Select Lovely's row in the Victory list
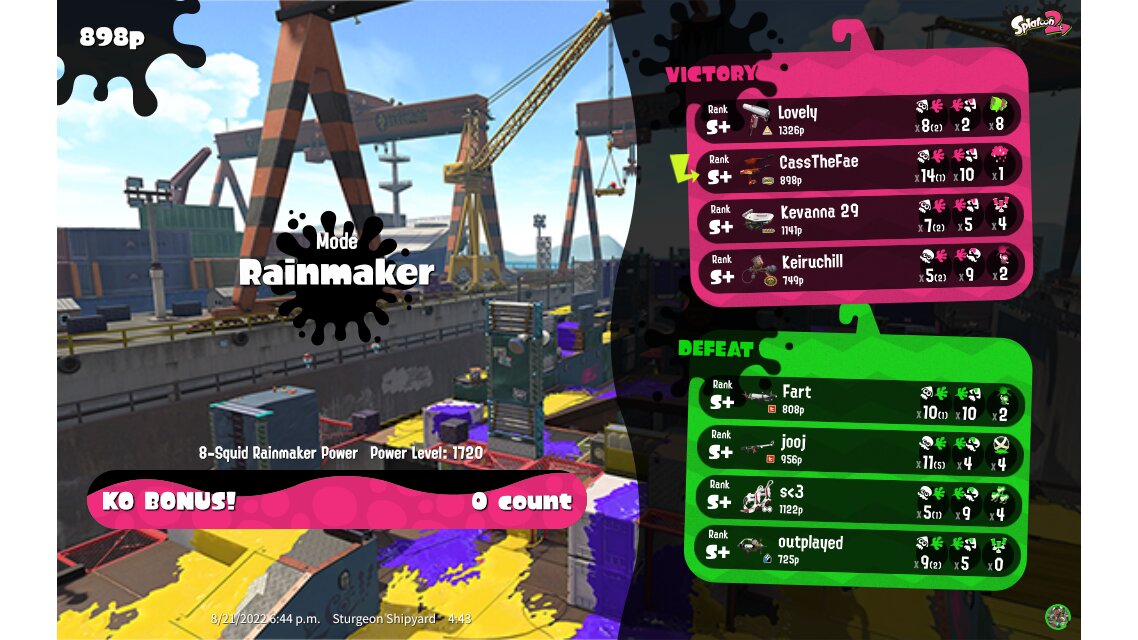This screenshot has height=640, width=1138. pyautogui.click(x=860, y=119)
